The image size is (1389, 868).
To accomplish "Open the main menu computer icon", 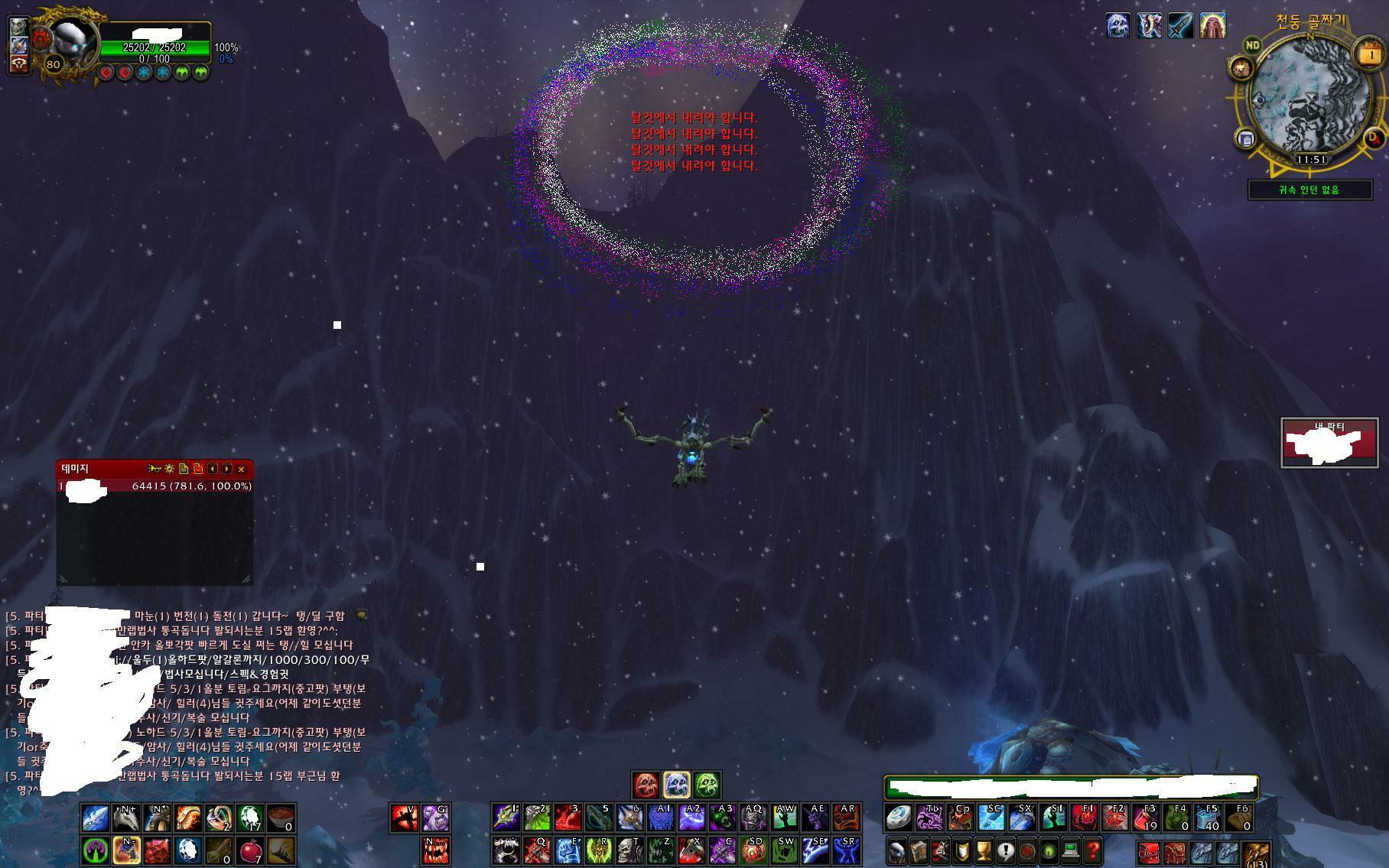I will [x=1071, y=850].
